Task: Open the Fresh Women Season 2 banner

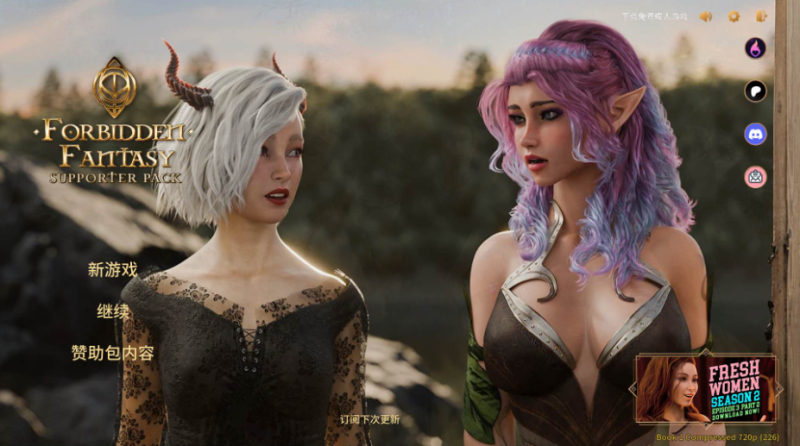Action: click(708, 389)
